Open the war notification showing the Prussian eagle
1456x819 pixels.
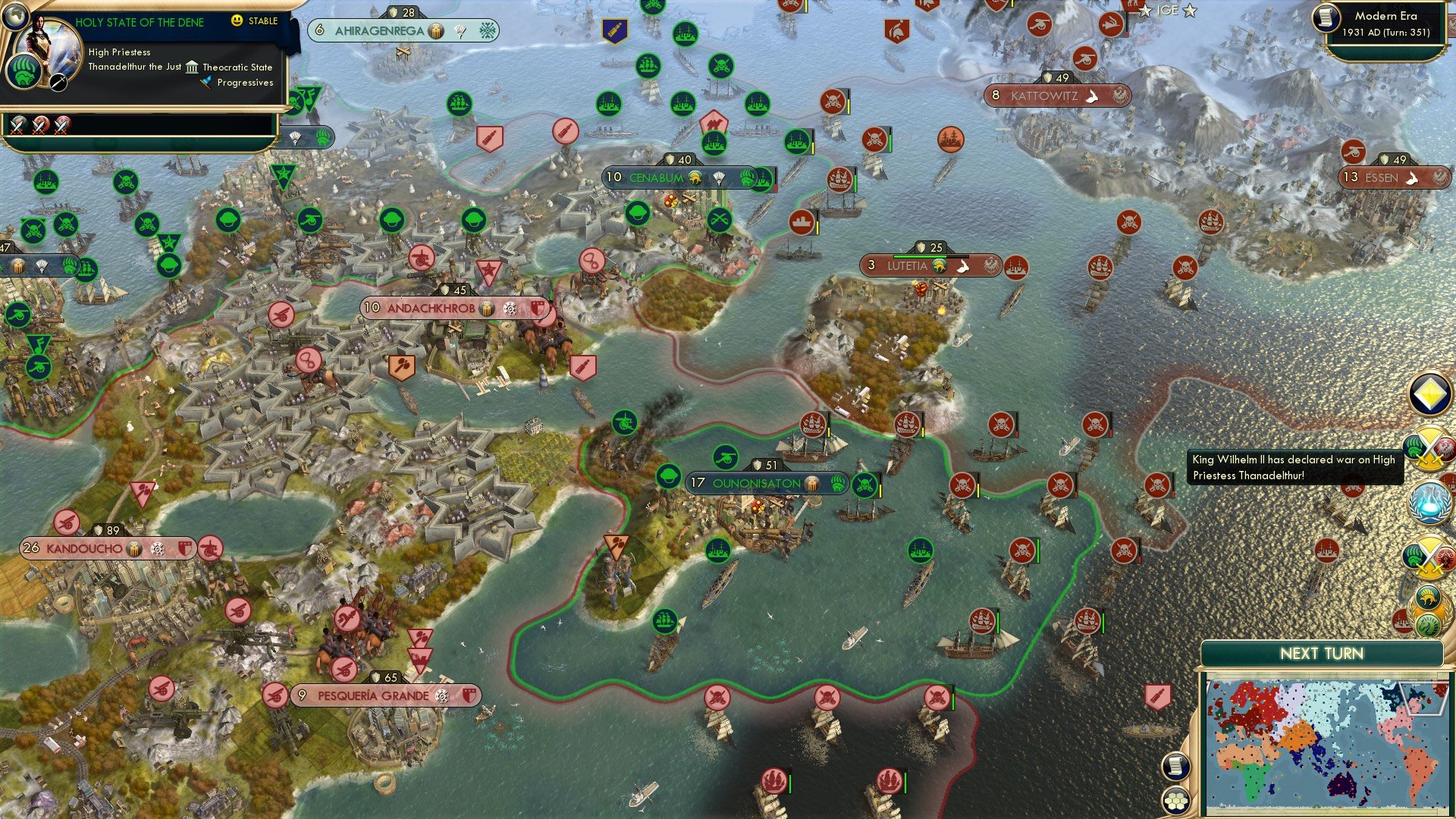(1427, 447)
